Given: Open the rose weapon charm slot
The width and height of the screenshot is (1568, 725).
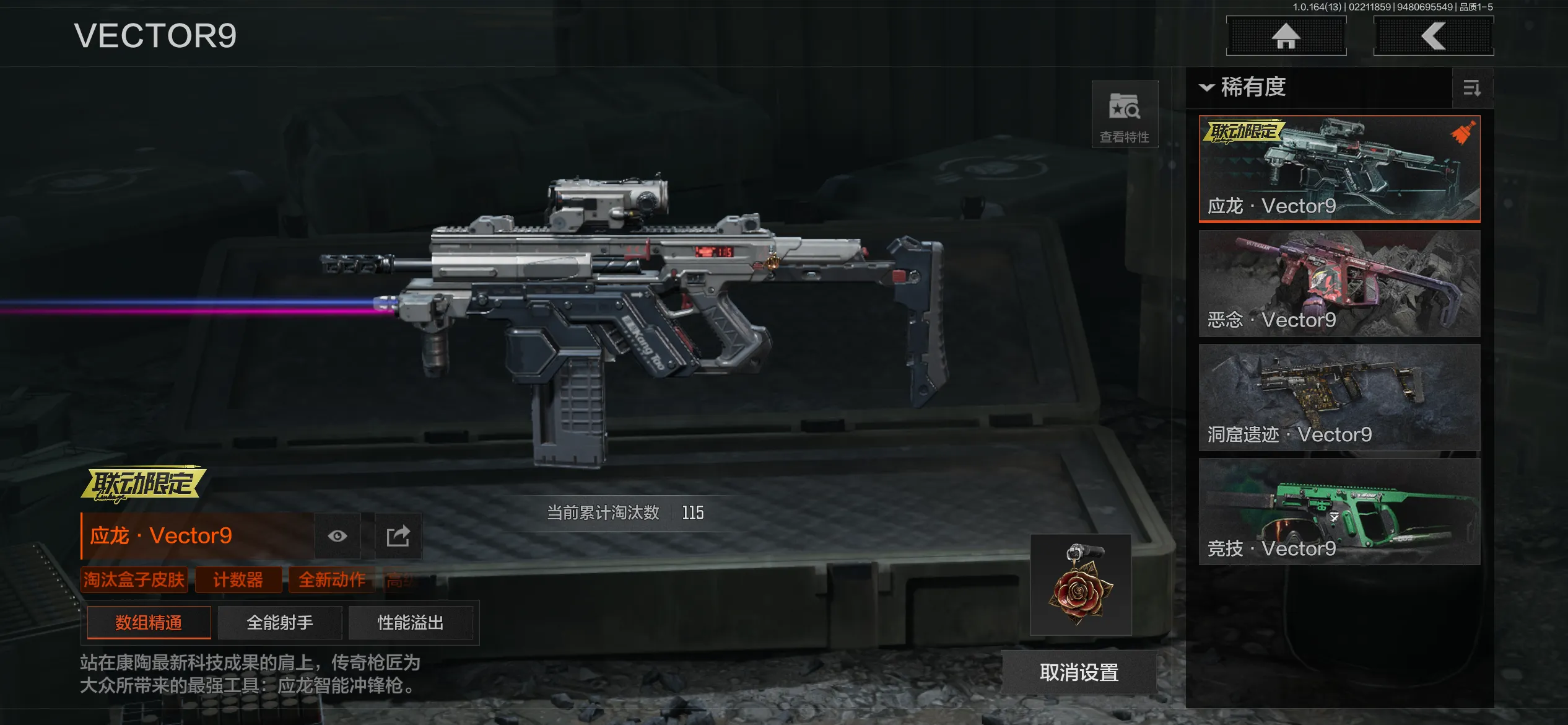Looking at the screenshot, I should (x=1081, y=585).
